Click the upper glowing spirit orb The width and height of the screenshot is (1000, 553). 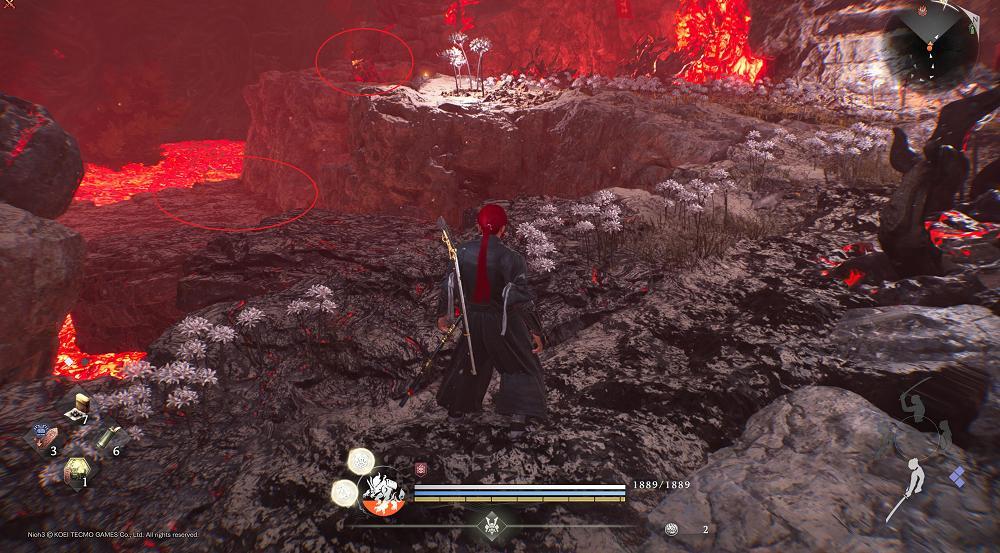pos(360,461)
